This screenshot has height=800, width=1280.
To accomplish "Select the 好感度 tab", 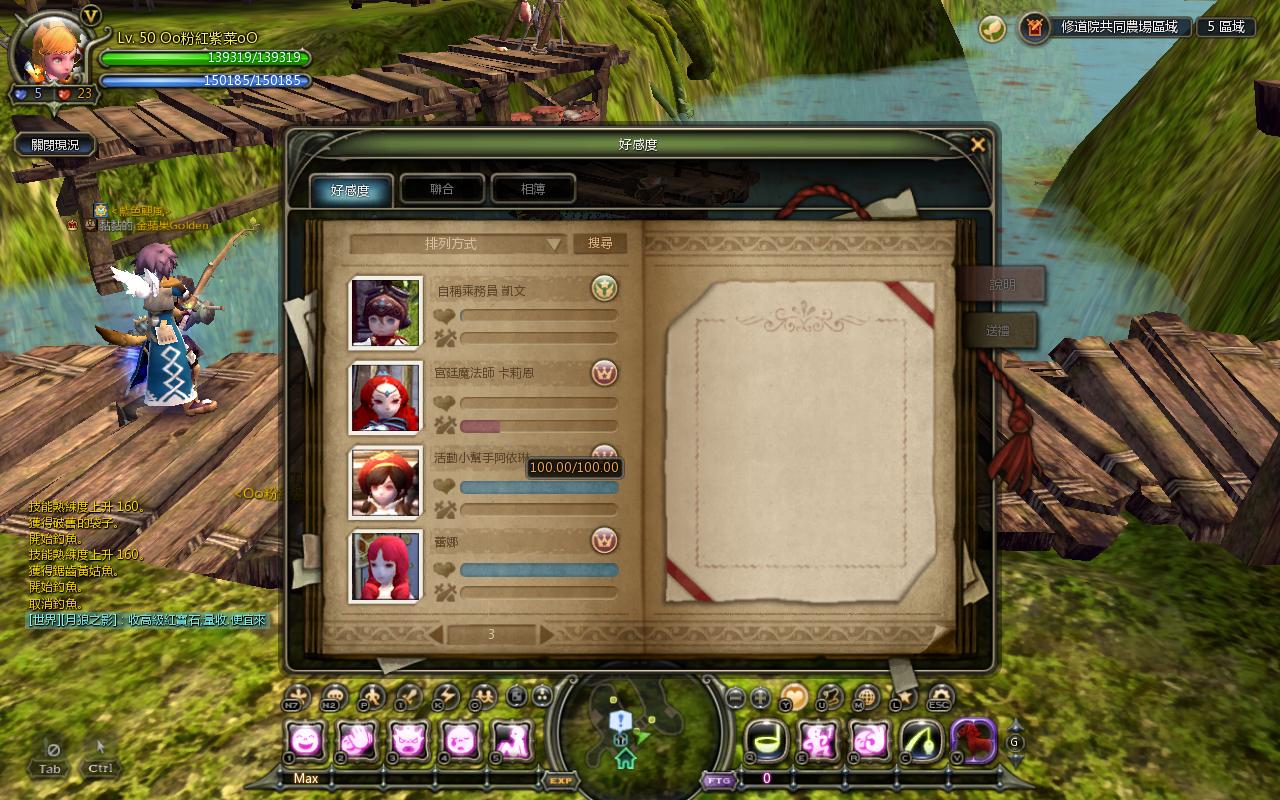I will (350, 190).
